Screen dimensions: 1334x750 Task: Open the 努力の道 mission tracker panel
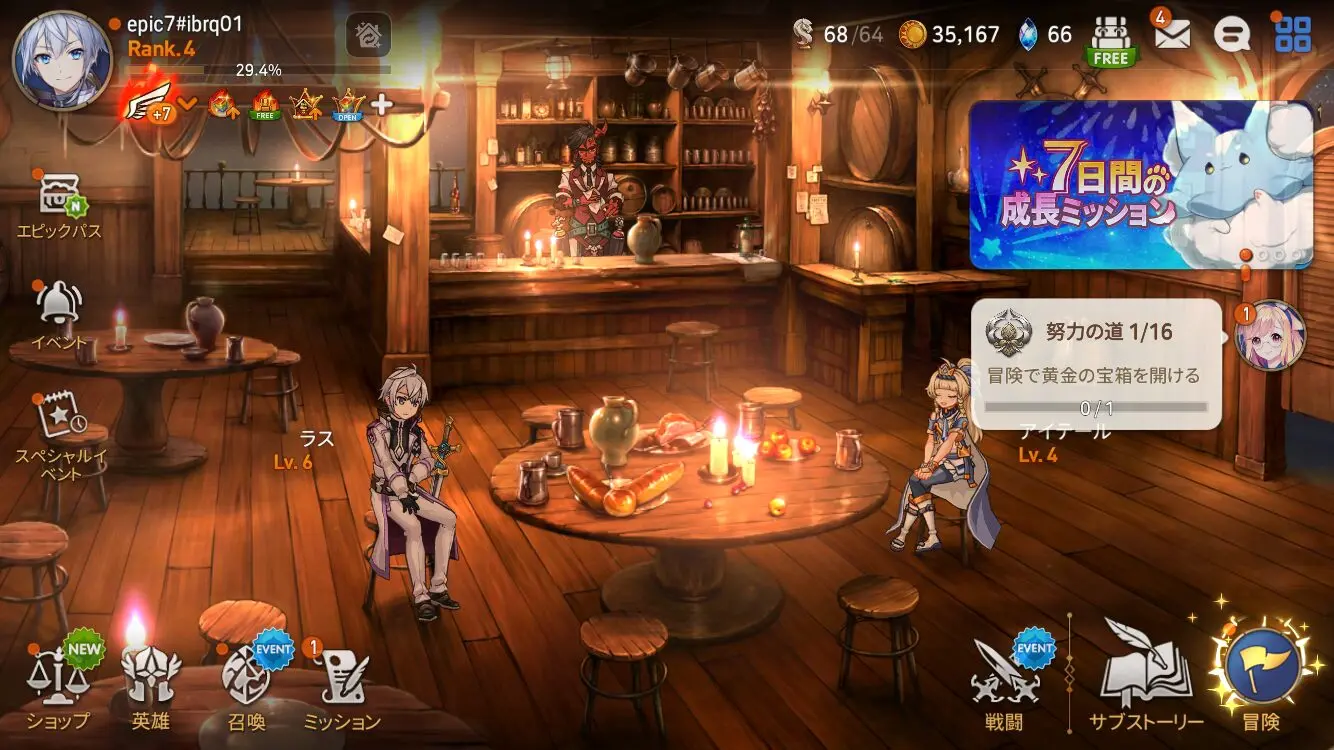click(1096, 364)
